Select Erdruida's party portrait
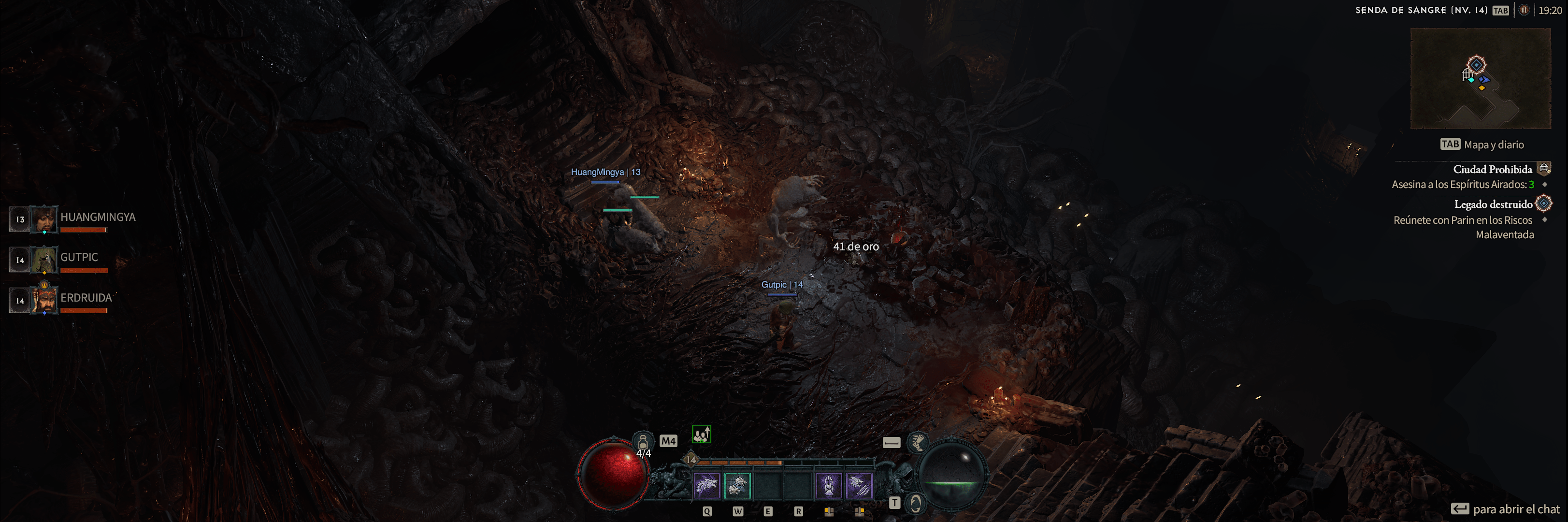Image resolution: width=1568 pixels, height=522 pixels. [44, 300]
